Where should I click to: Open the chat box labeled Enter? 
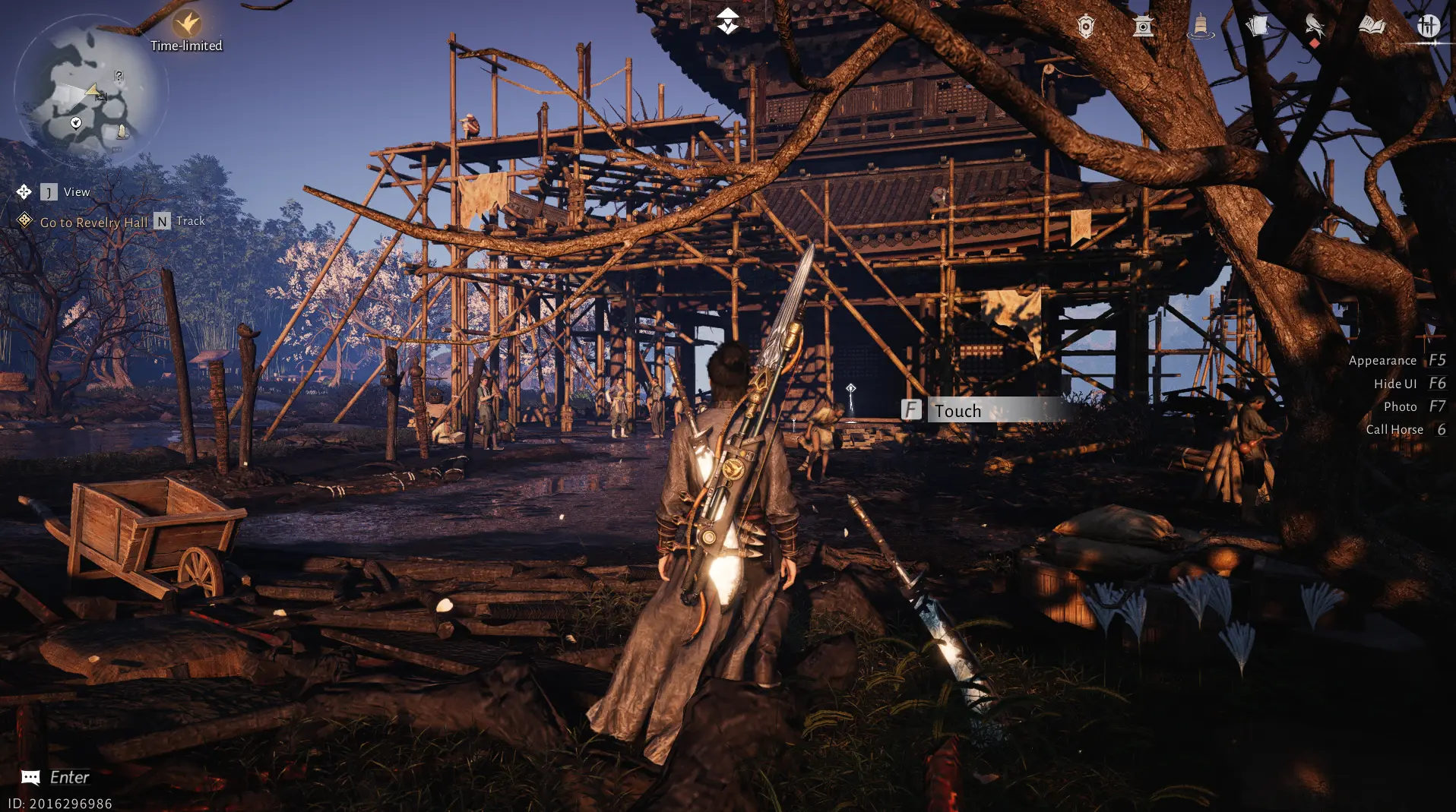pos(56,777)
